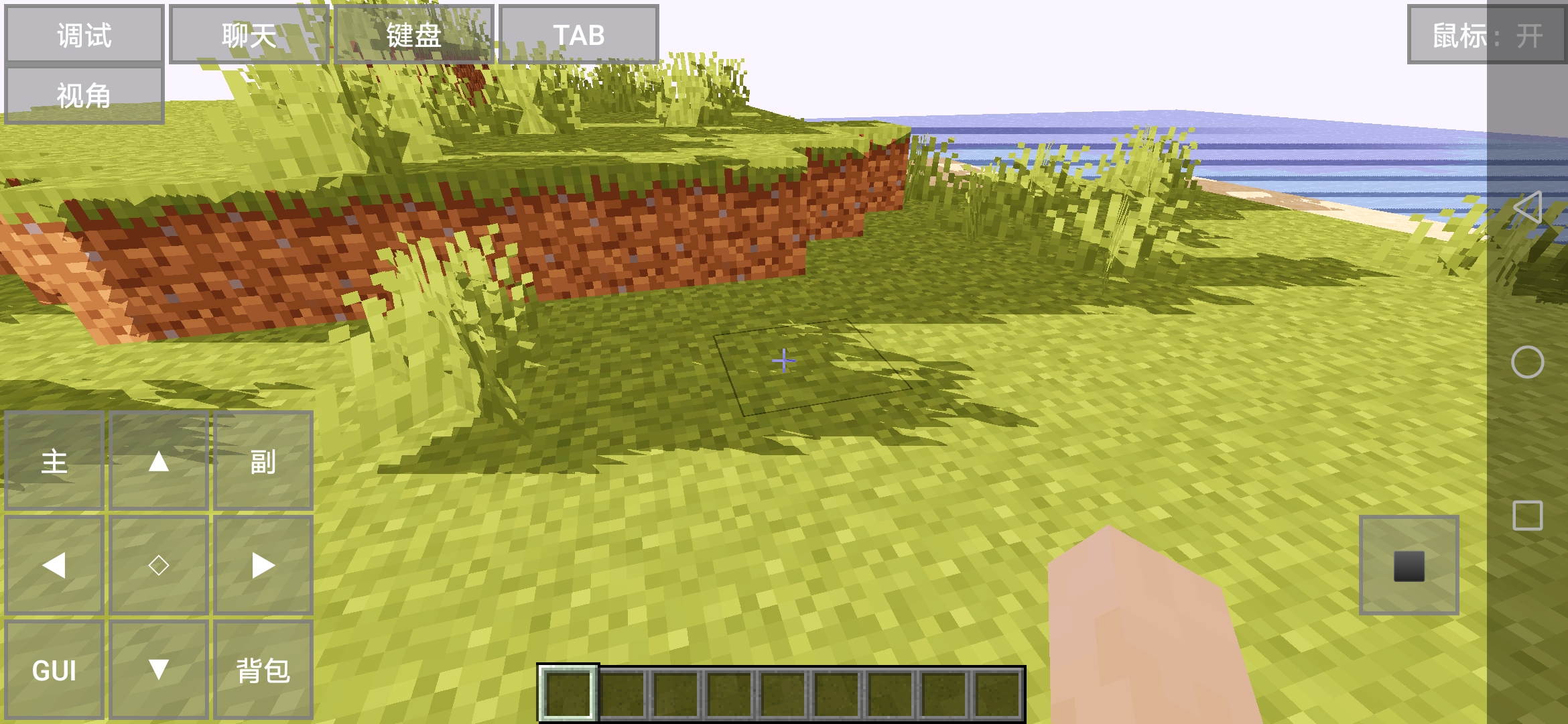Tap the right ▶ strafe arrow

pos(264,566)
